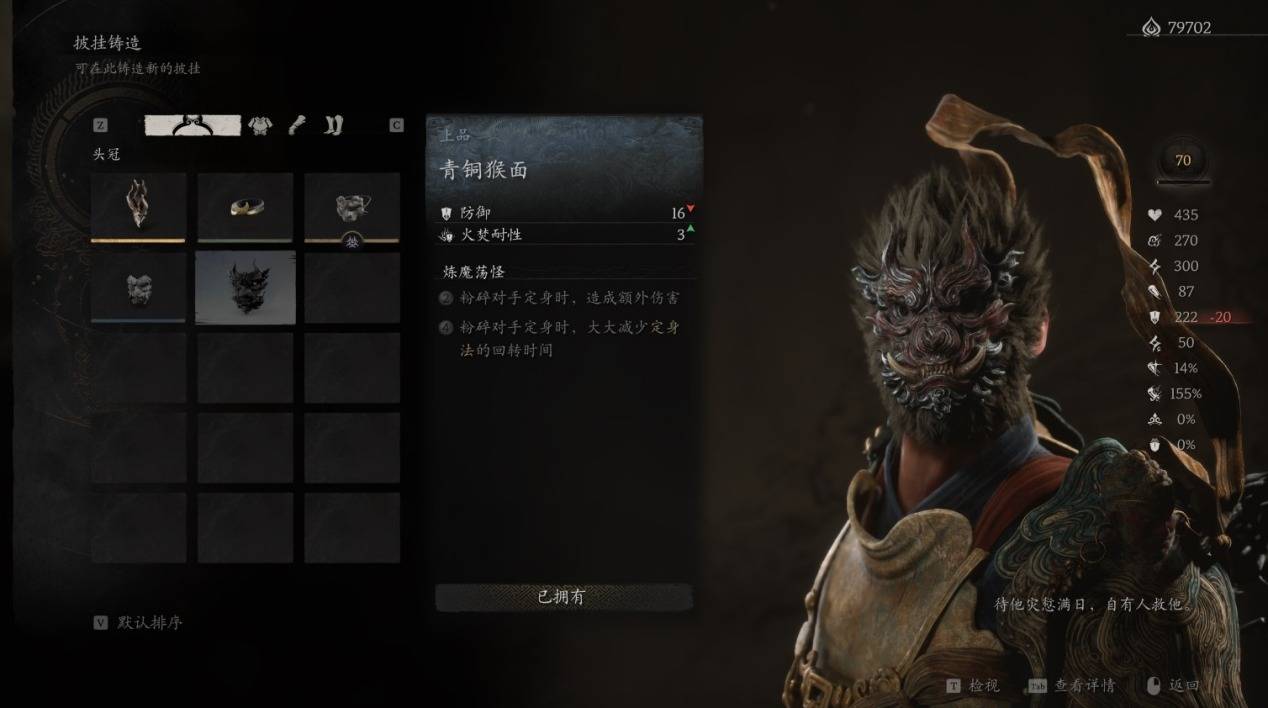Choose the flame-shaped crown headgear slot
This screenshot has width=1268, height=708.
[138, 207]
